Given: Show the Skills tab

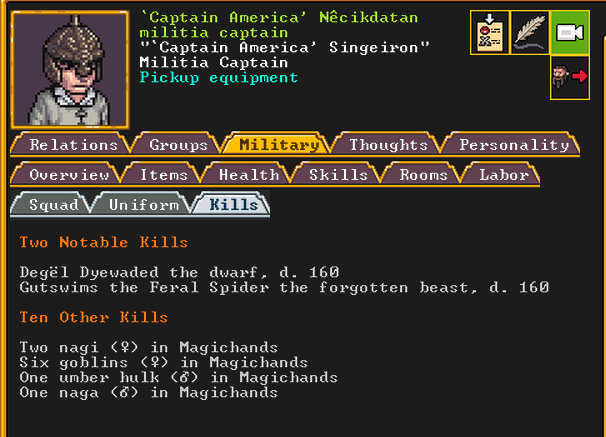Looking at the screenshot, I should point(338,175).
